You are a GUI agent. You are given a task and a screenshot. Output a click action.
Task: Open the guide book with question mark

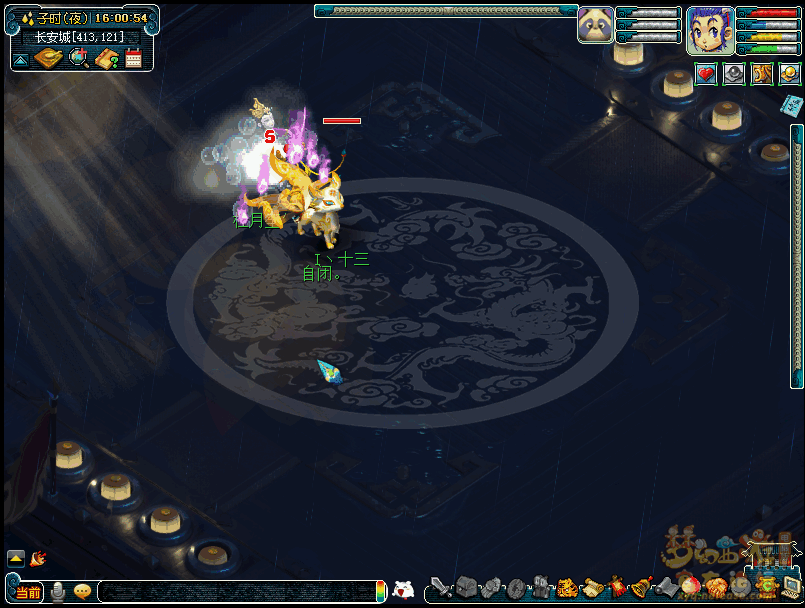pos(107,59)
